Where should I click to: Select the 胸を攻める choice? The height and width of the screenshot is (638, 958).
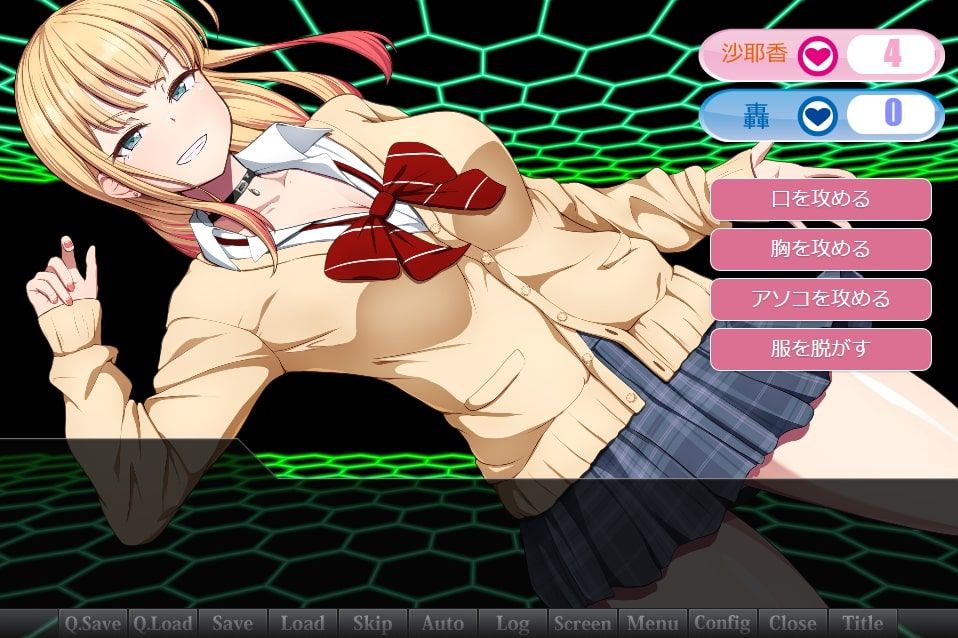tap(820, 249)
